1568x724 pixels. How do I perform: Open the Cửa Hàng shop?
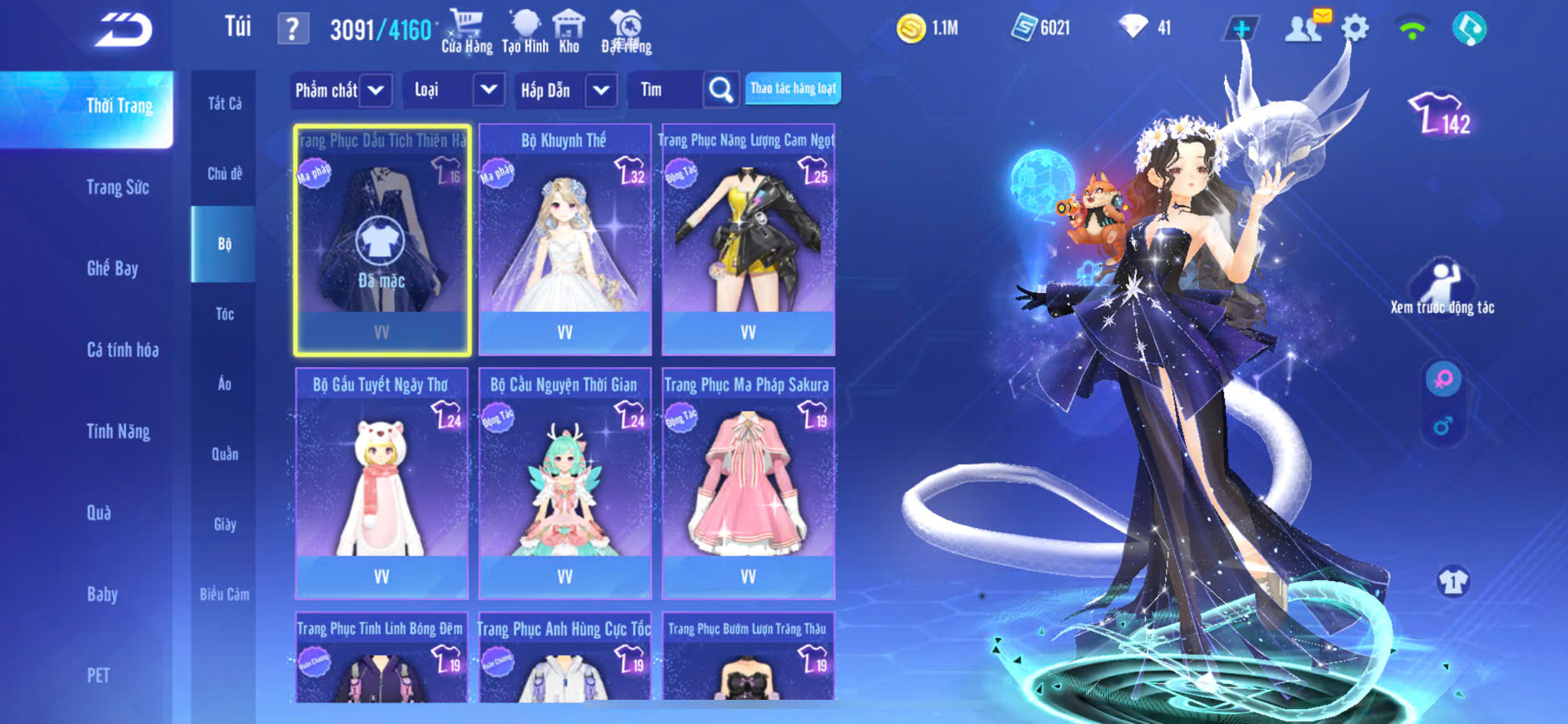pyautogui.click(x=466, y=32)
